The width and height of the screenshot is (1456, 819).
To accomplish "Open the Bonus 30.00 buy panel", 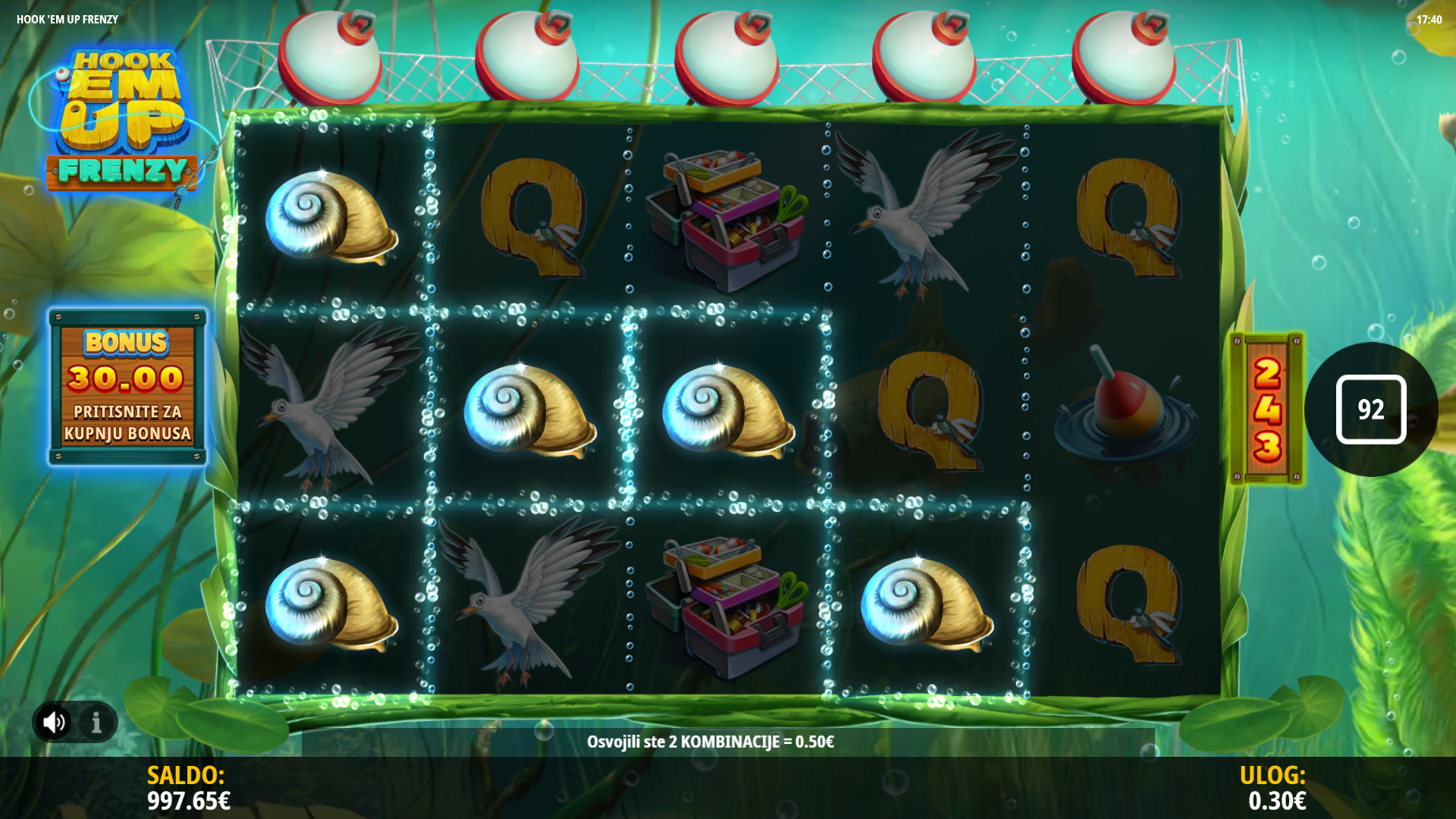I will tap(127, 387).
